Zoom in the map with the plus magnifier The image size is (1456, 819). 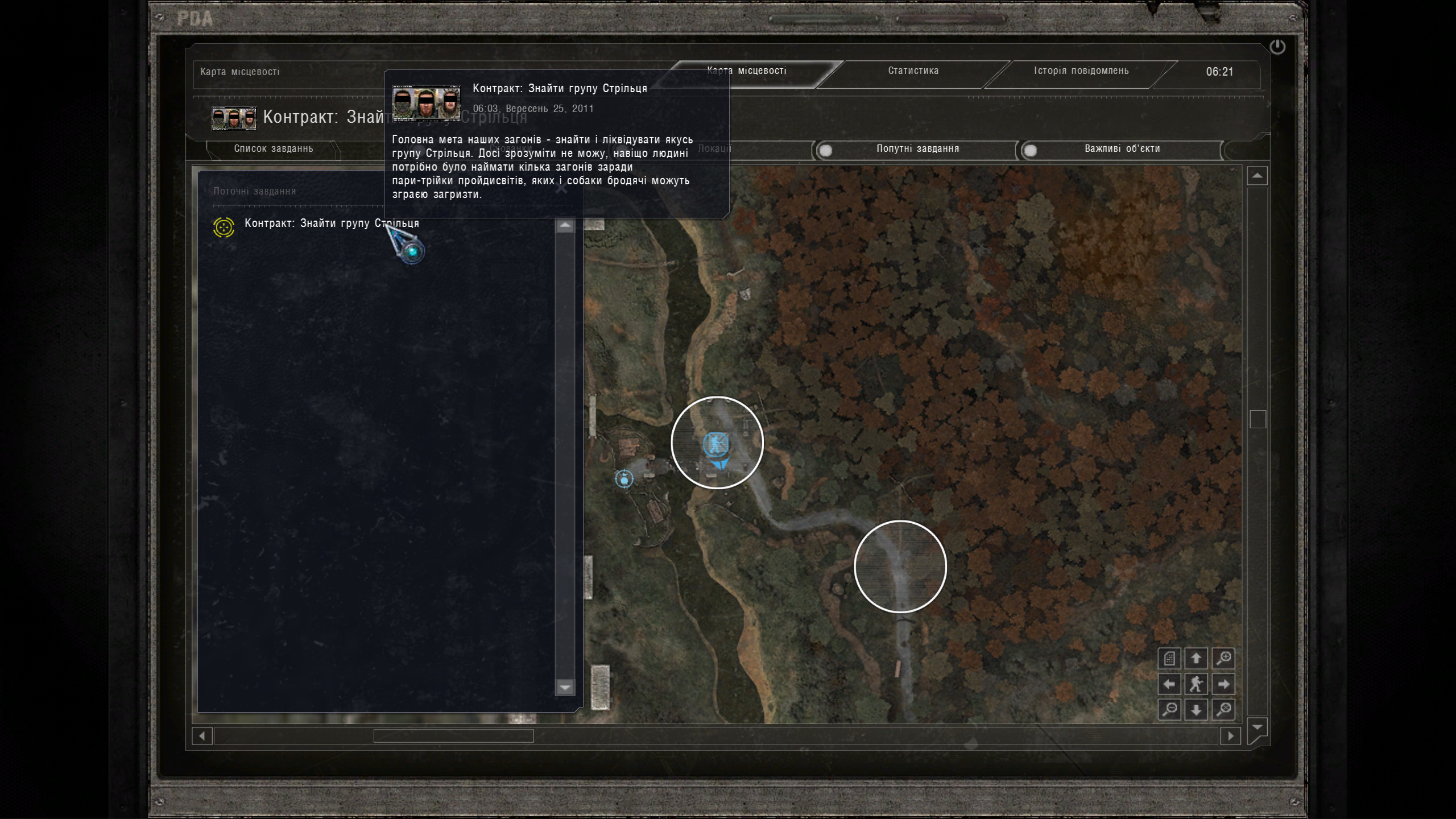pos(1223,659)
